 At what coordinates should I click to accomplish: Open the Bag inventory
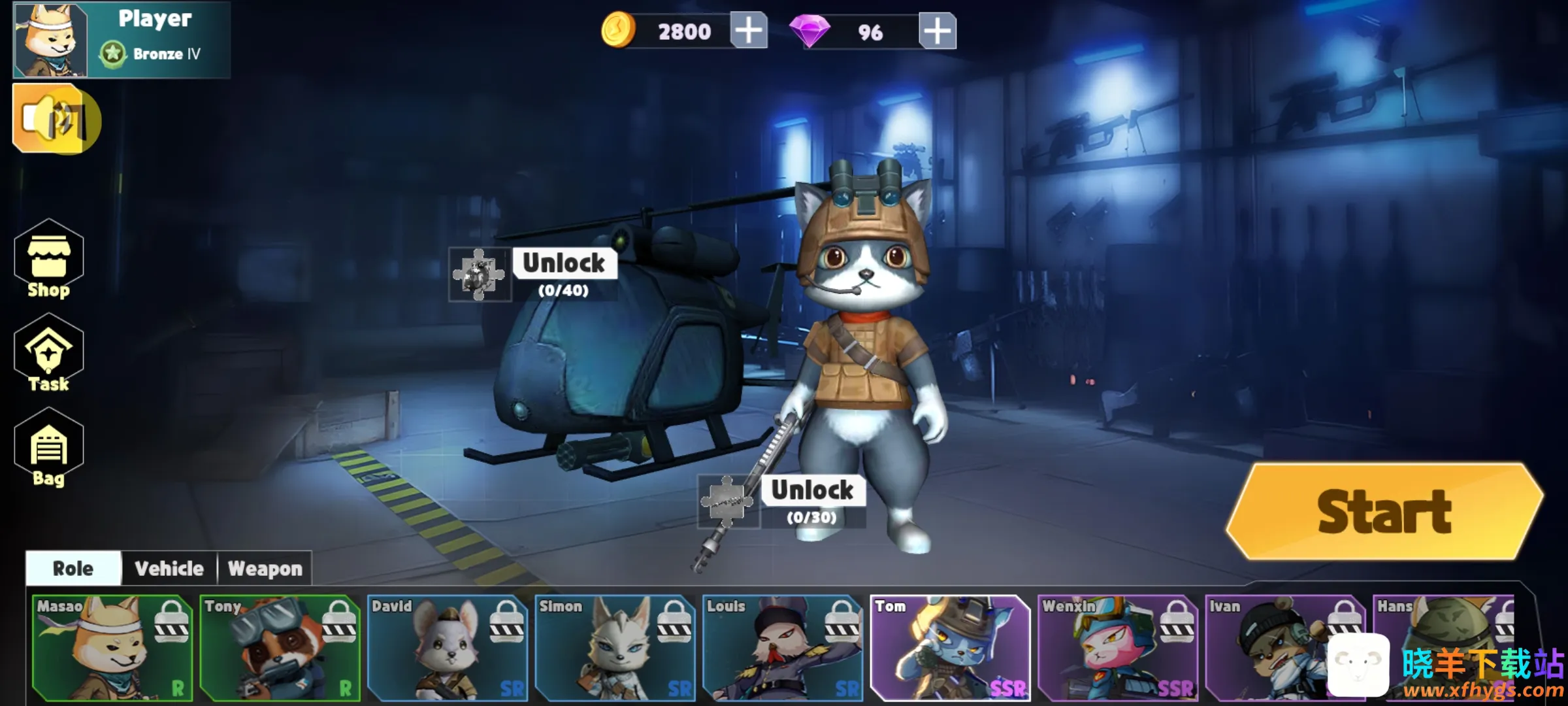click(x=49, y=448)
